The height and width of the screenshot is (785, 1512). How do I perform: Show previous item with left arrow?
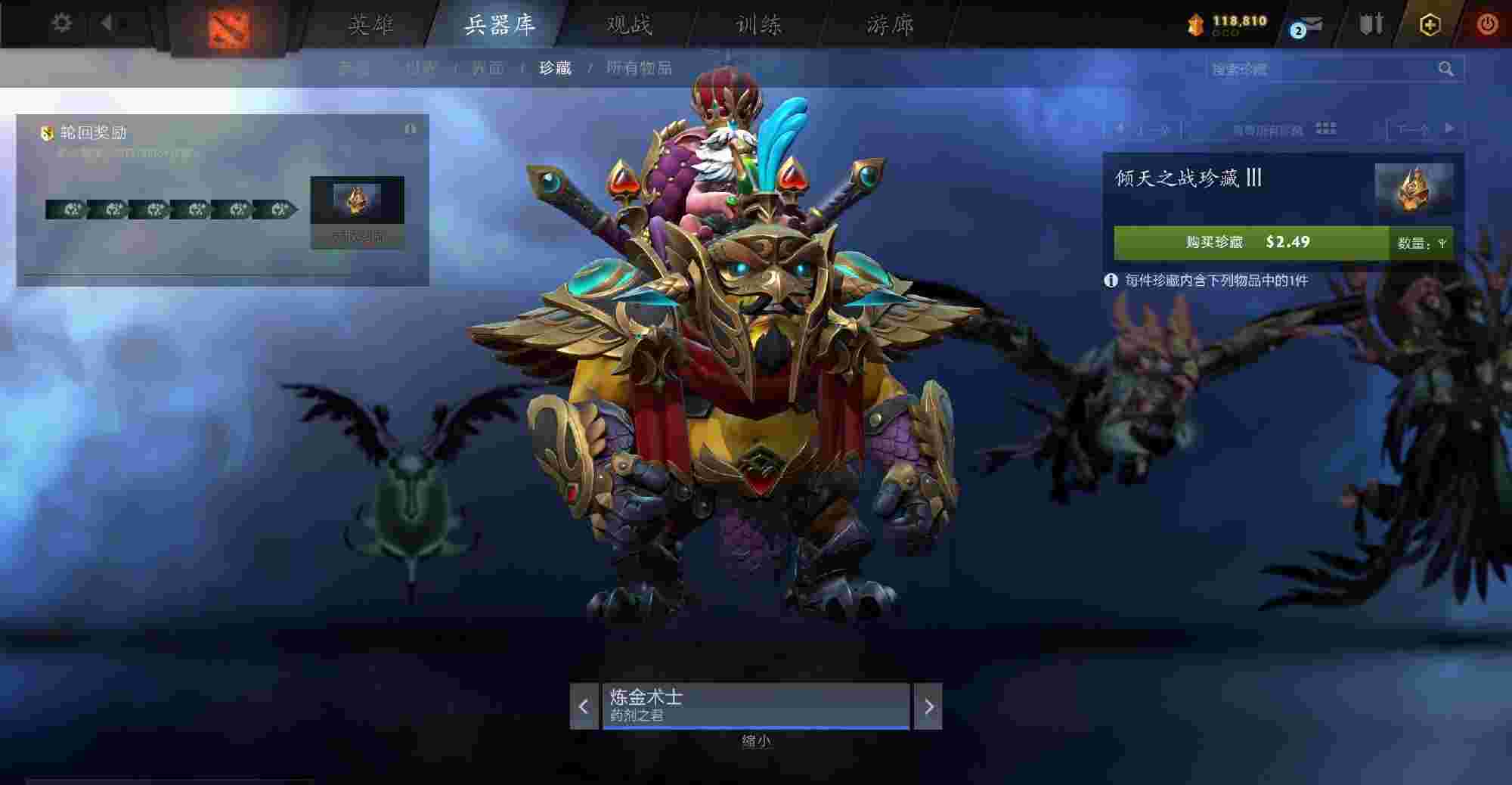(x=584, y=706)
